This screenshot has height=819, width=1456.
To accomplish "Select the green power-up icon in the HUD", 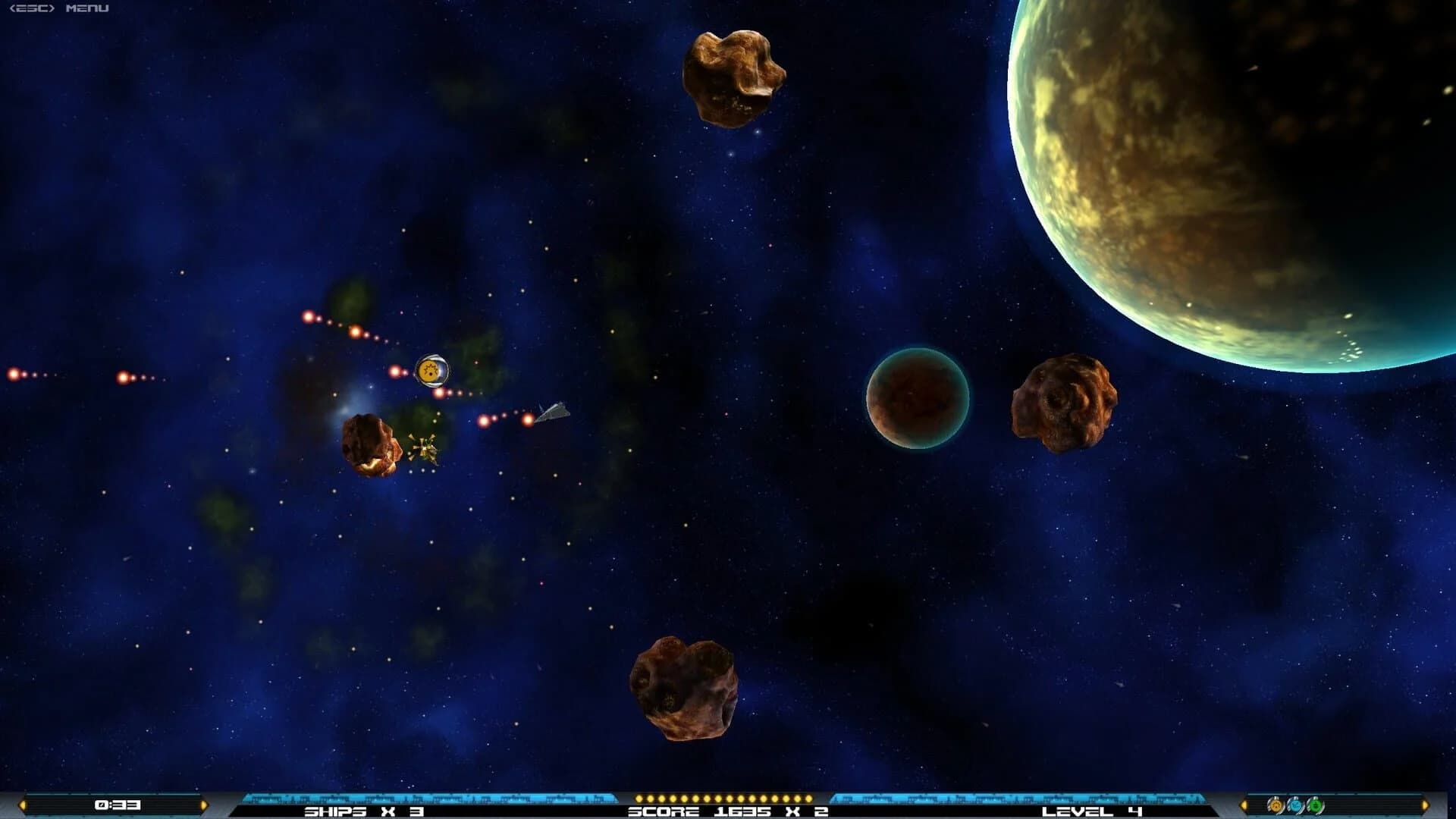I will click(1316, 805).
